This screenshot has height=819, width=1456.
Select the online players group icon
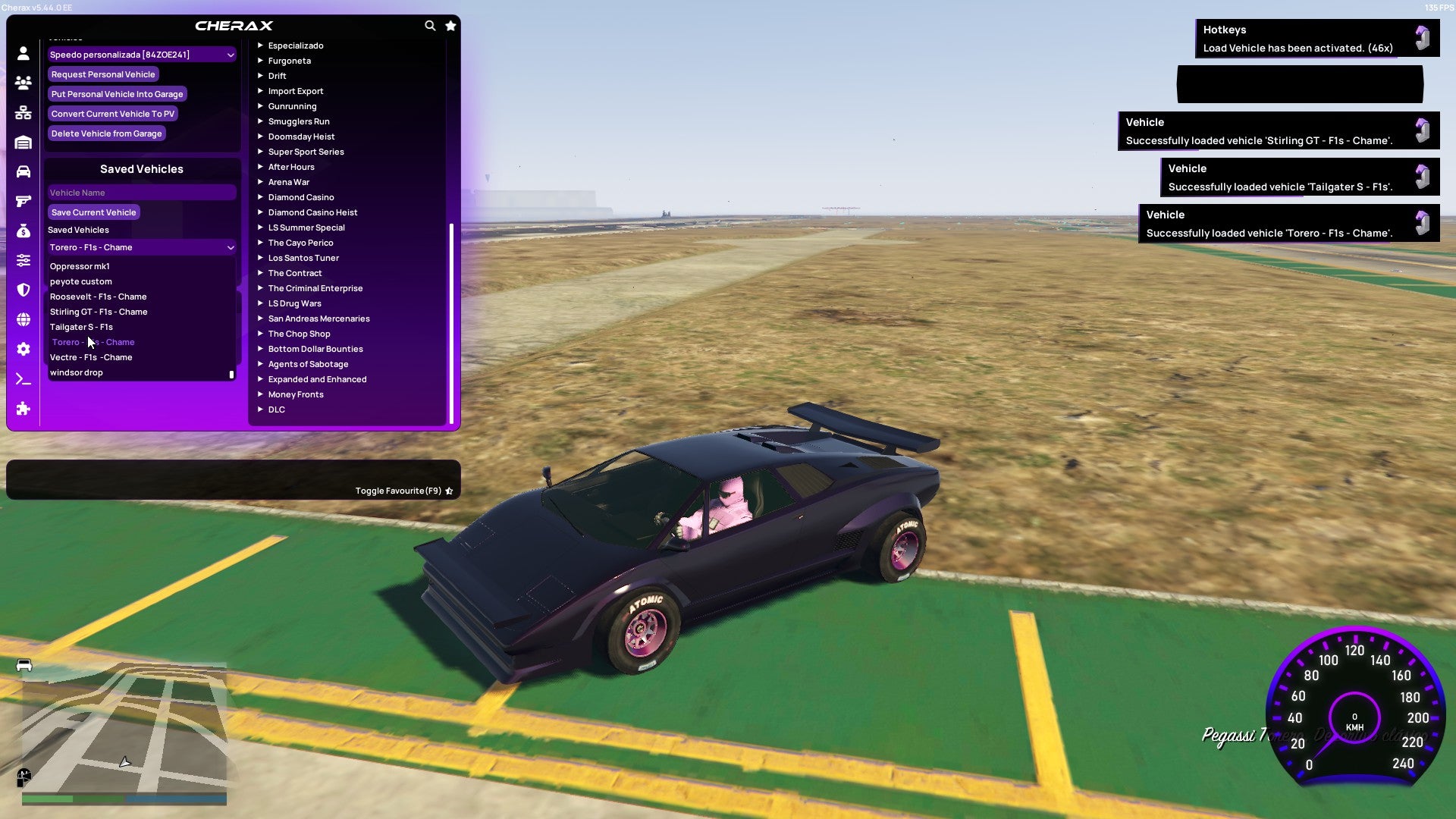point(24,83)
